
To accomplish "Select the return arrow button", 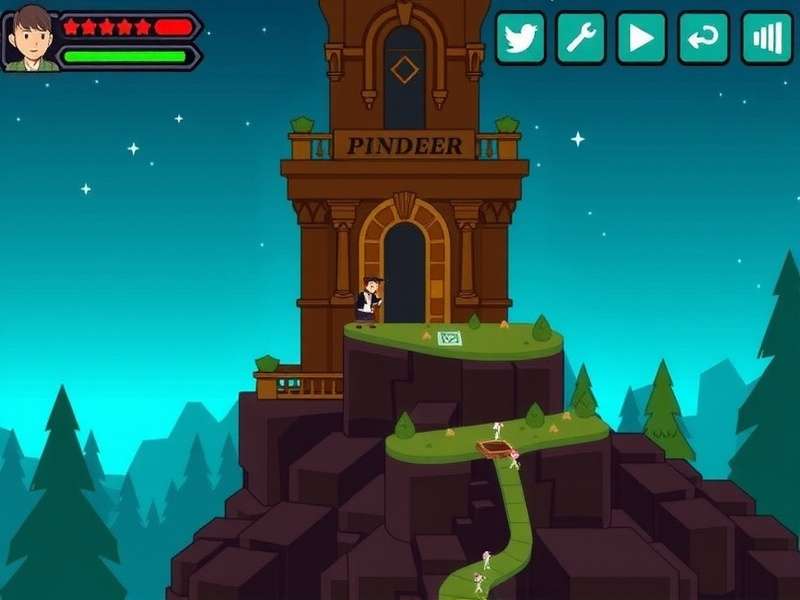I will coord(703,39).
